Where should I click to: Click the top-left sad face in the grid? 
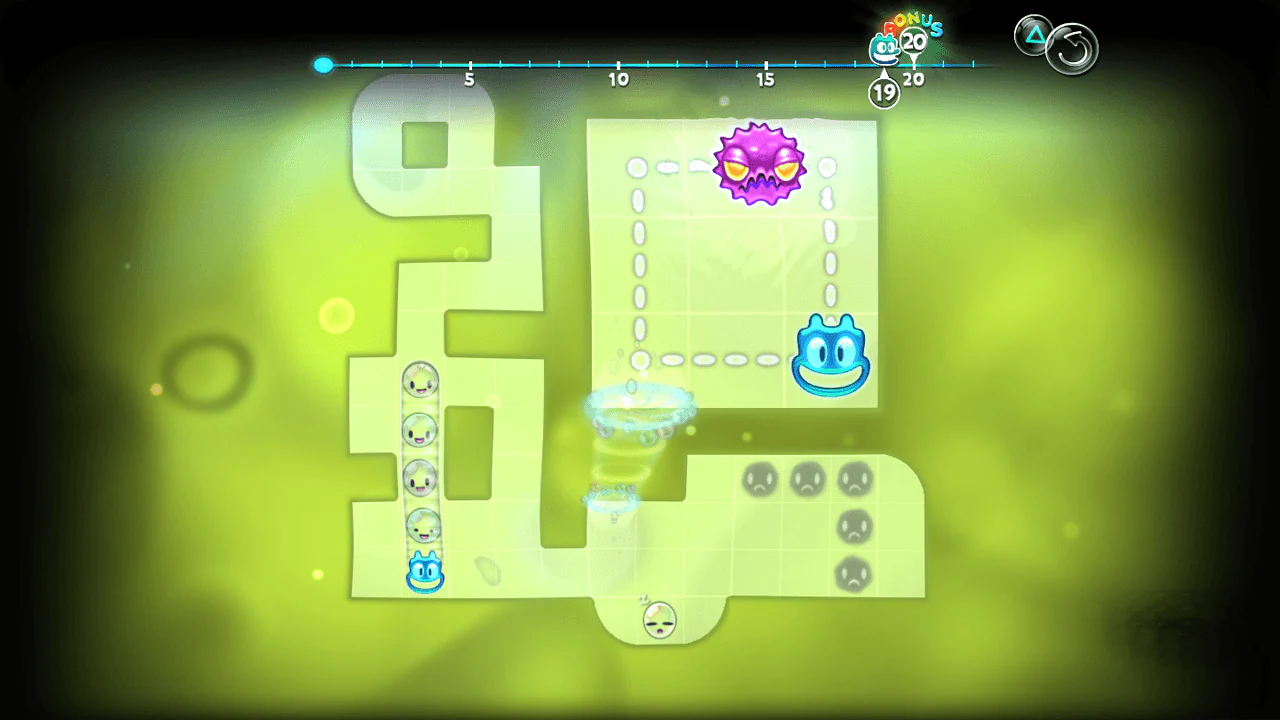758,479
